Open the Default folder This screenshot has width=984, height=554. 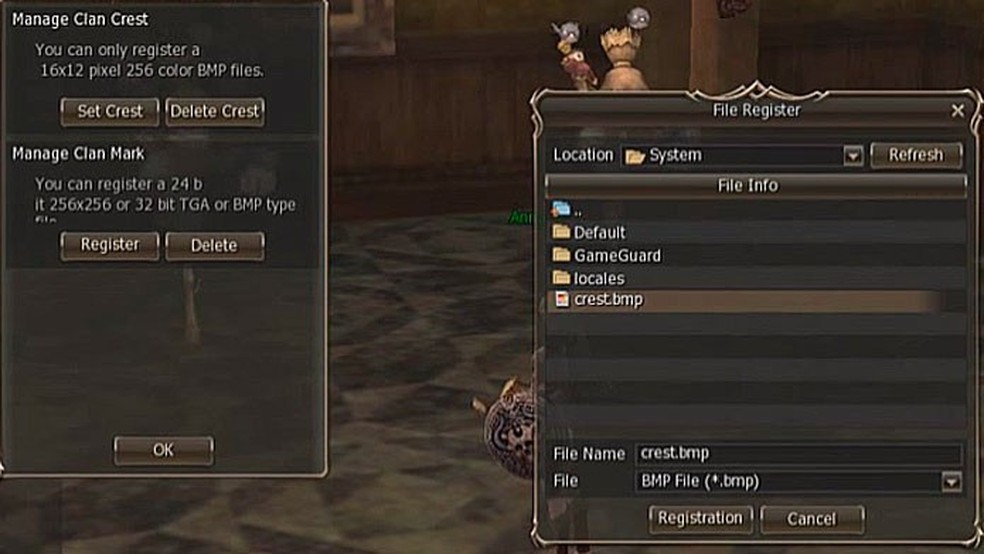pos(598,232)
